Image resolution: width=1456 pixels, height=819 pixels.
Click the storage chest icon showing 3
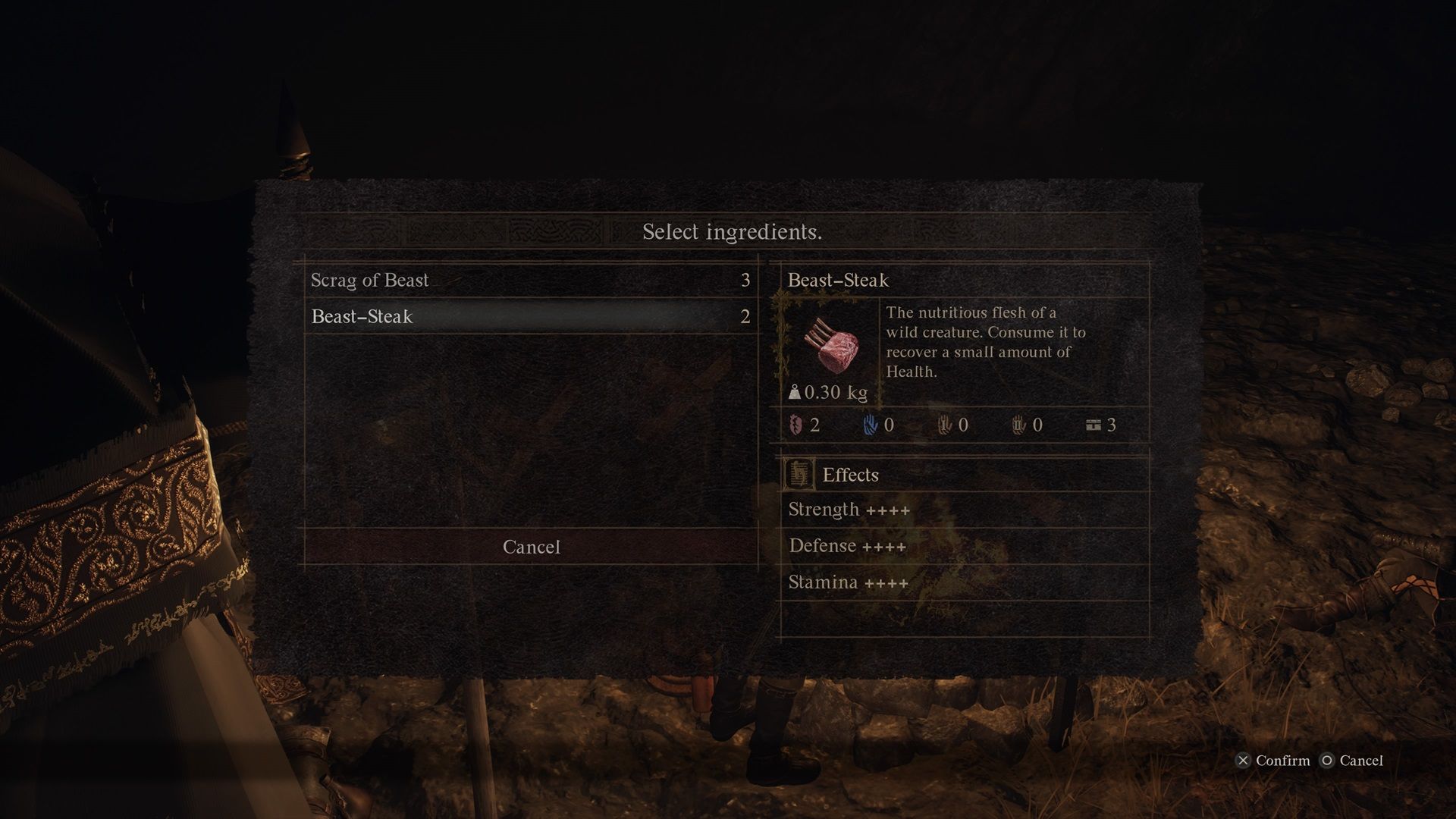(1094, 425)
